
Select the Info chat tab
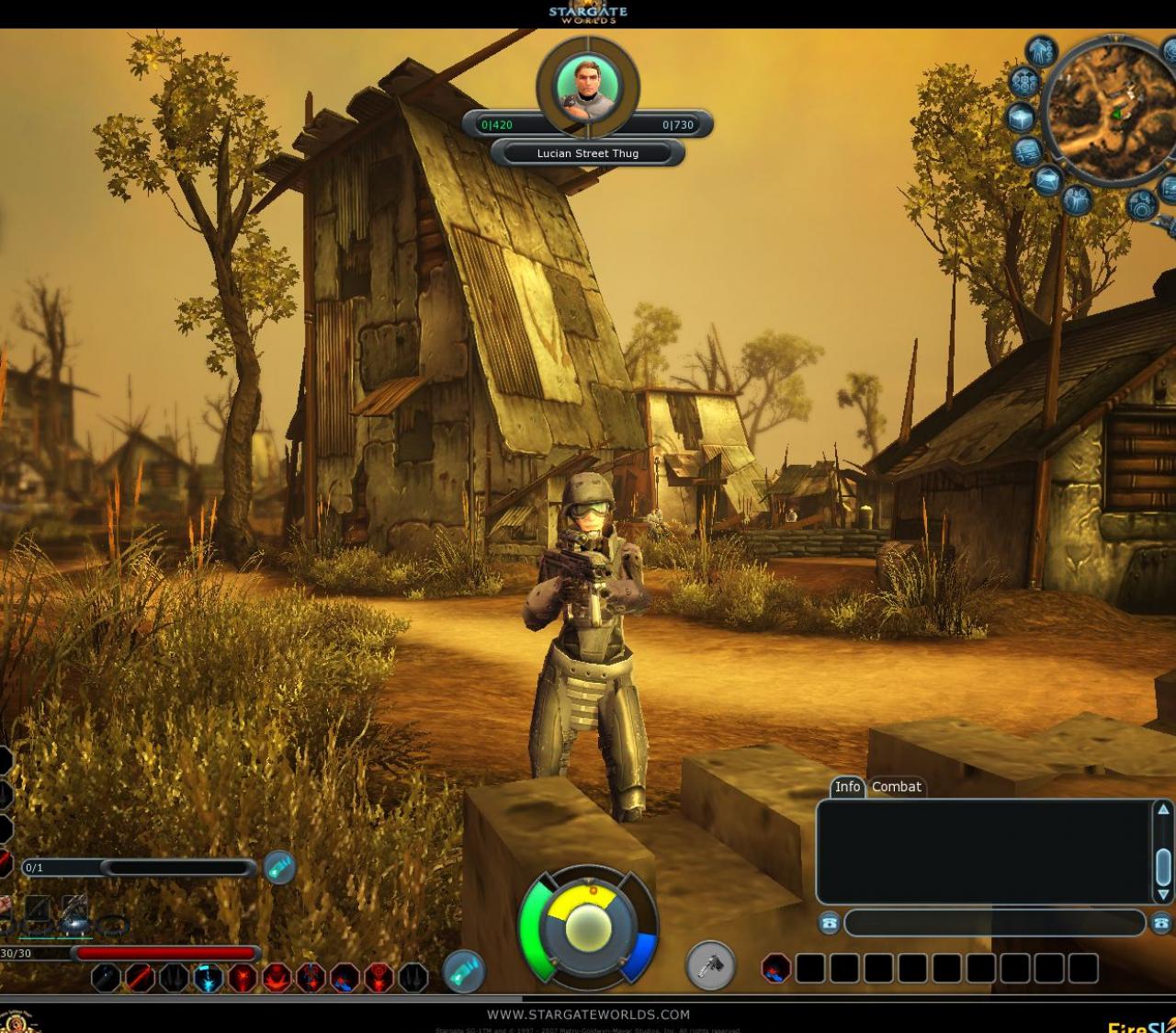(847, 788)
